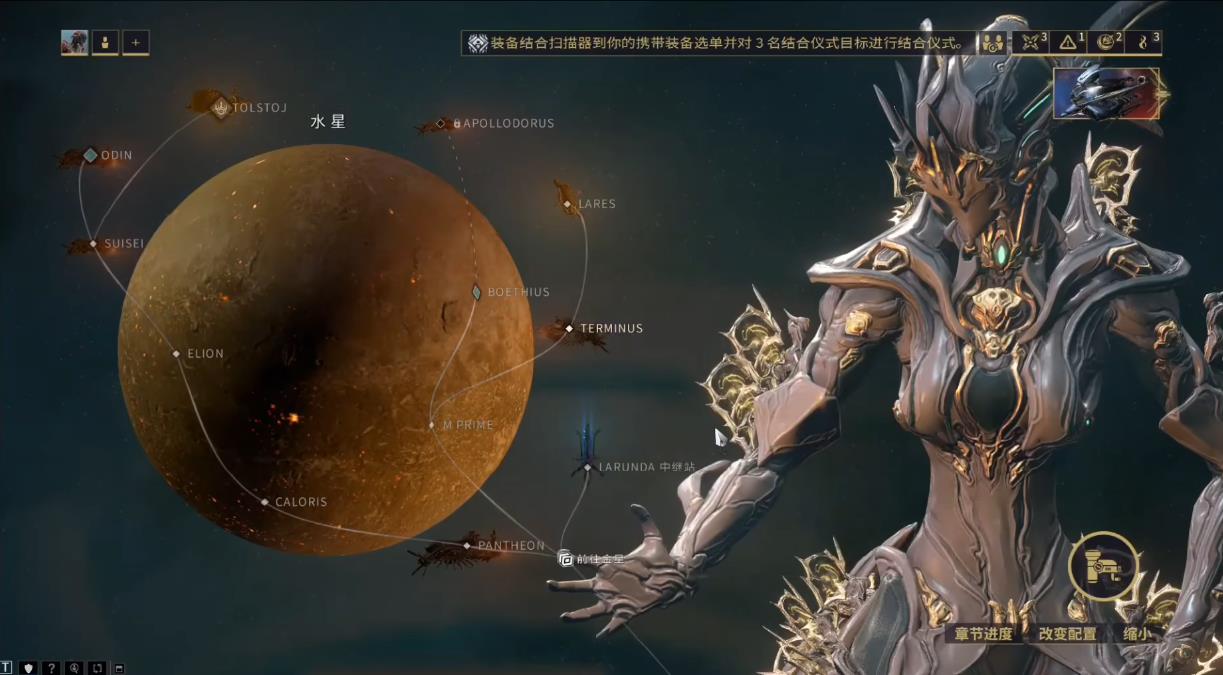
Task: Select the Caloris mission node
Action: (265, 502)
